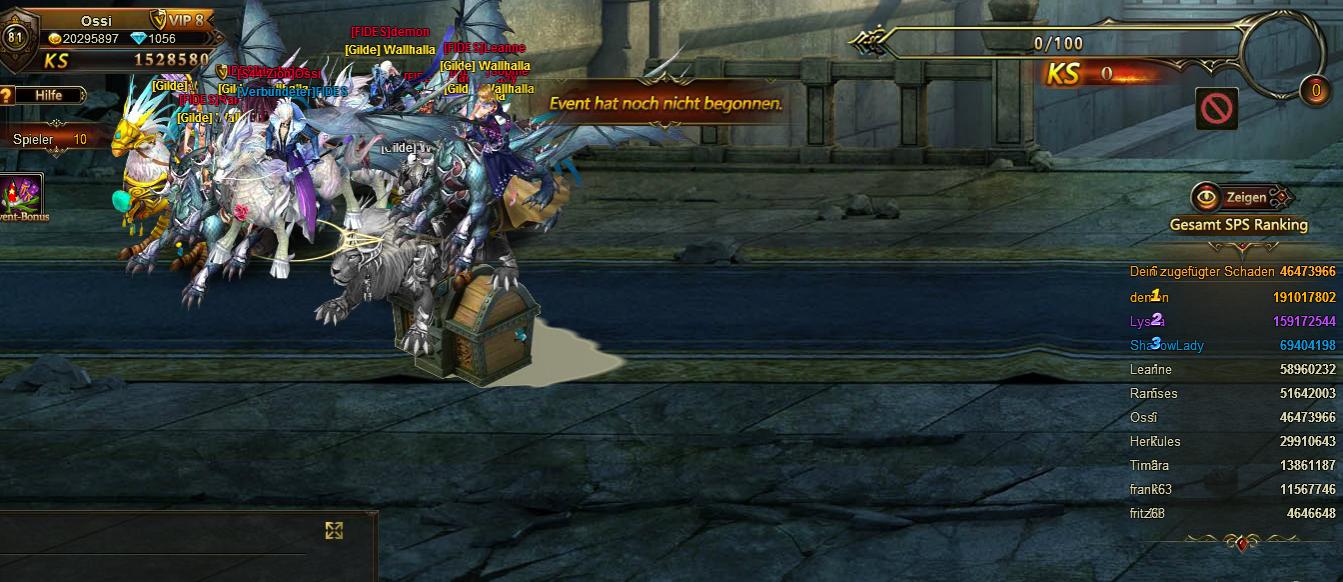Click the Spieler 10 player count panel
The image size is (1343, 582).
(50, 140)
